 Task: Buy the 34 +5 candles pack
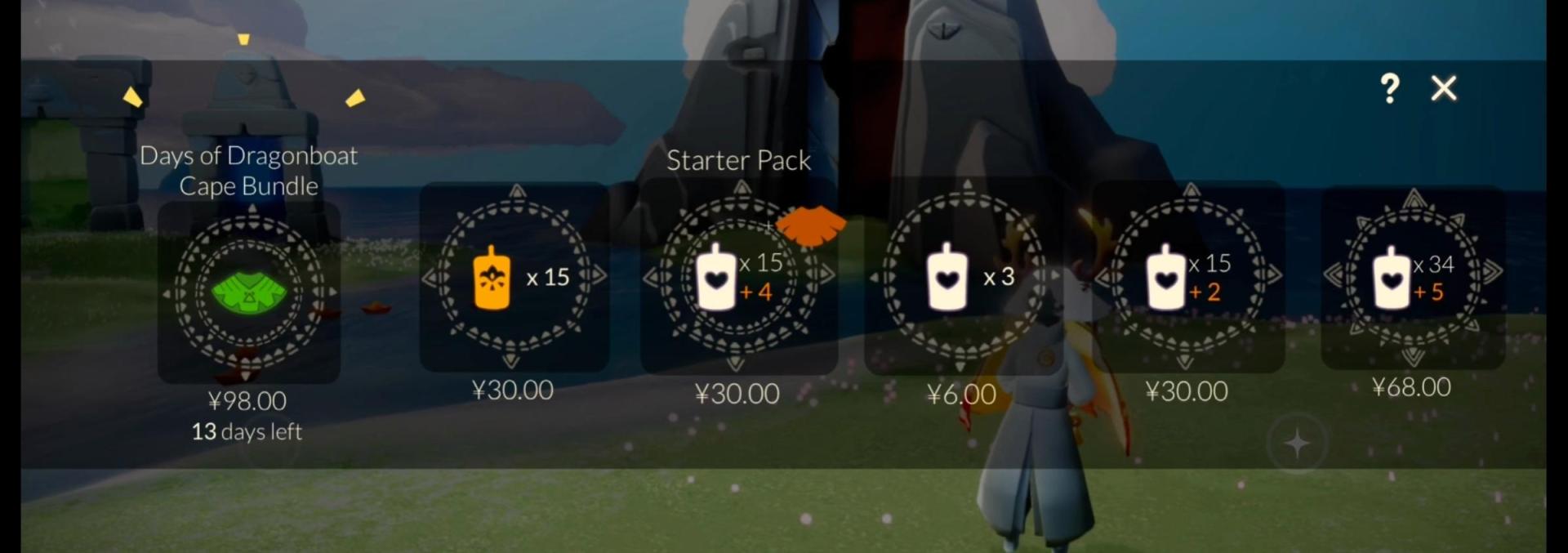click(1413, 277)
